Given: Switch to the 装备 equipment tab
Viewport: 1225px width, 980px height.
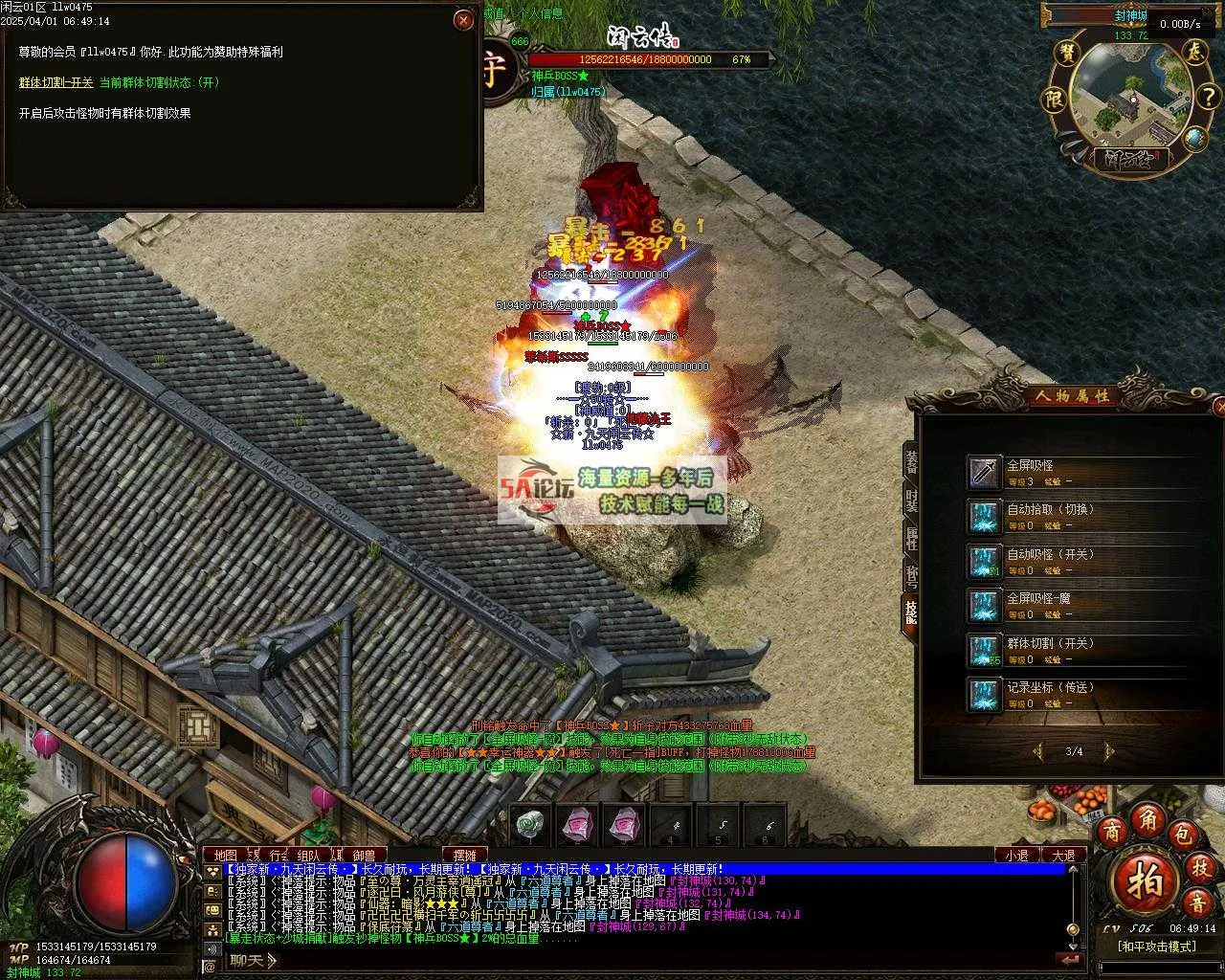Looking at the screenshot, I should pos(911,460).
